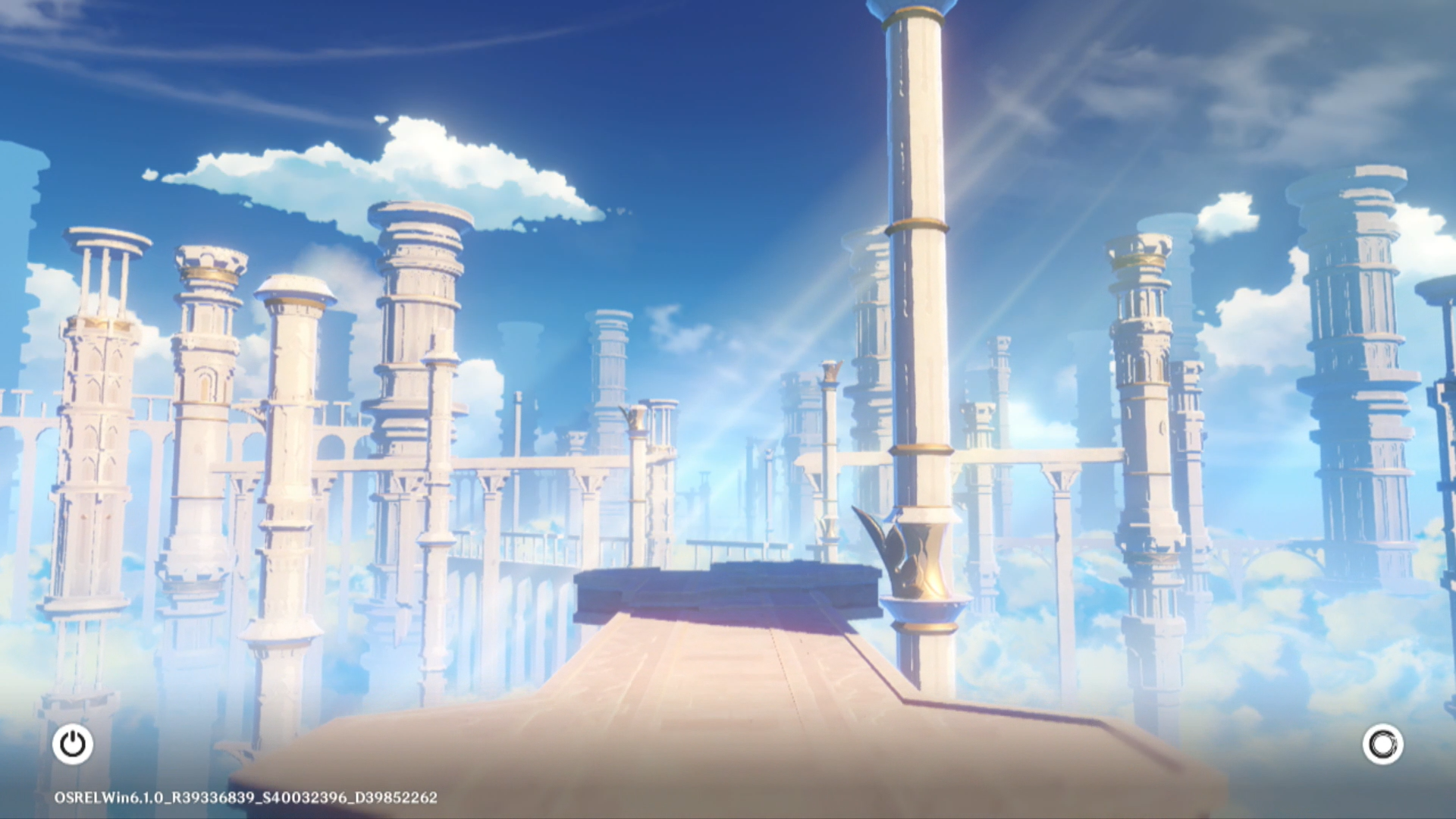
Task: Open the circular ring icon button
Action: point(1382,744)
